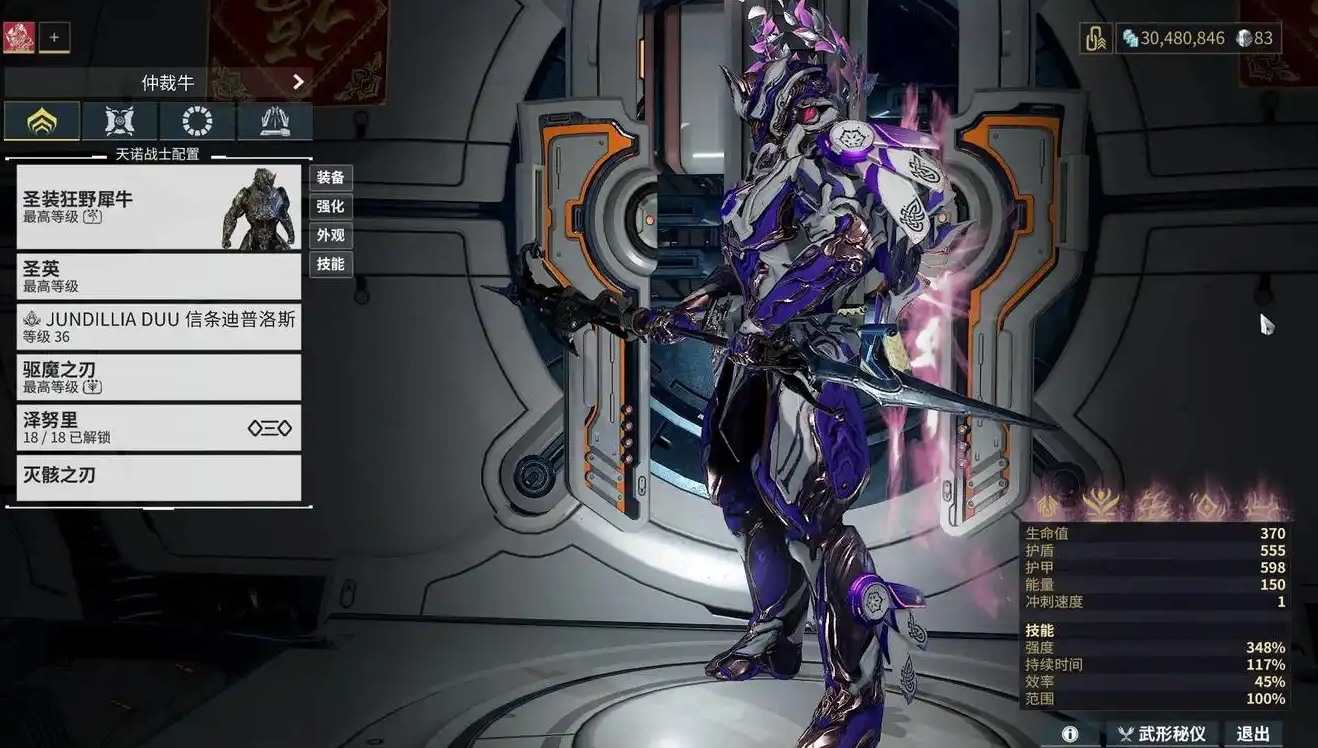Select the 圣英 primary weapon slot
1318x748 pixels.
coord(158,276)
